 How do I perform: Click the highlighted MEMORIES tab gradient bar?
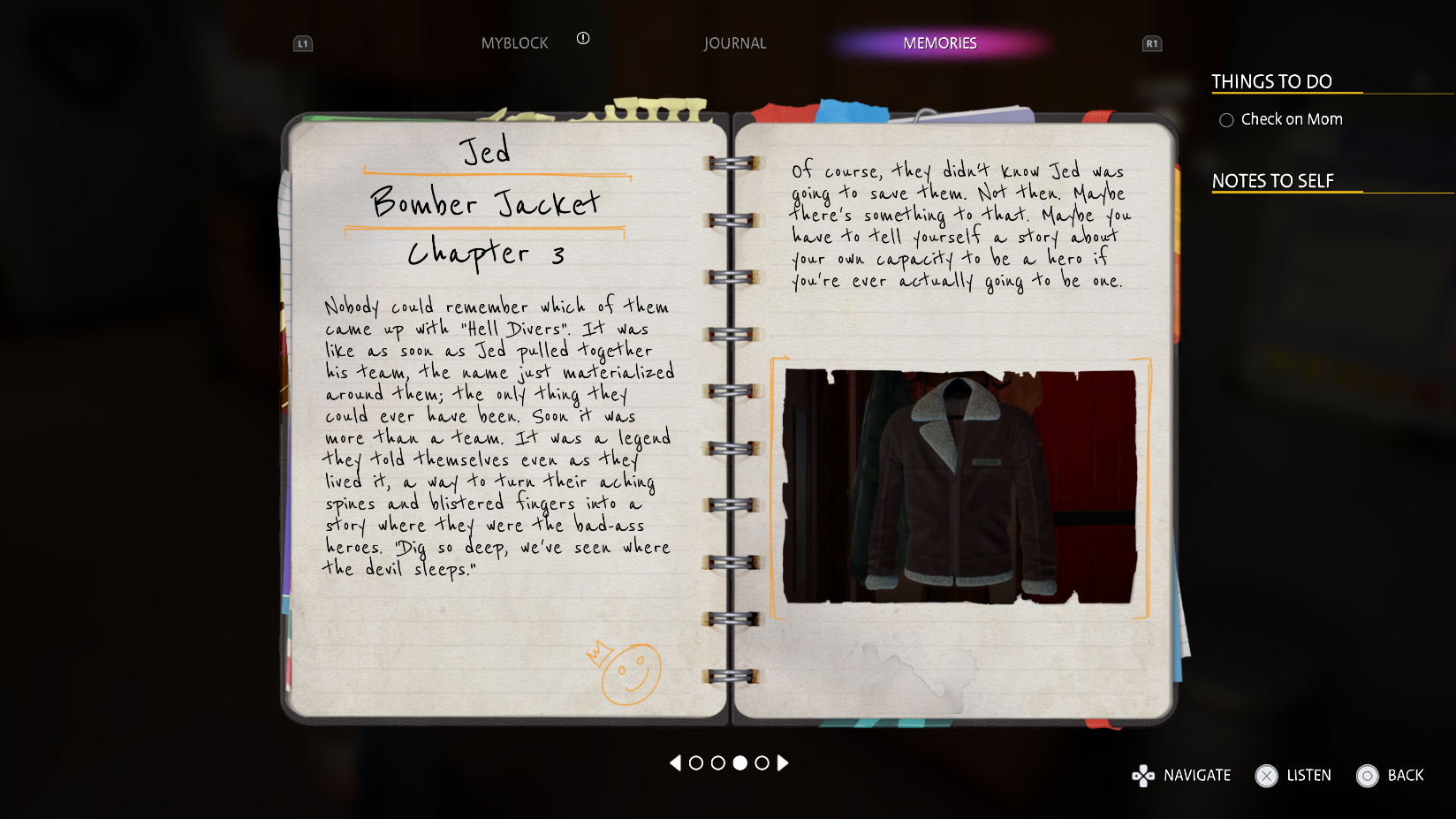pyautogui.click(x=939, y=42)
